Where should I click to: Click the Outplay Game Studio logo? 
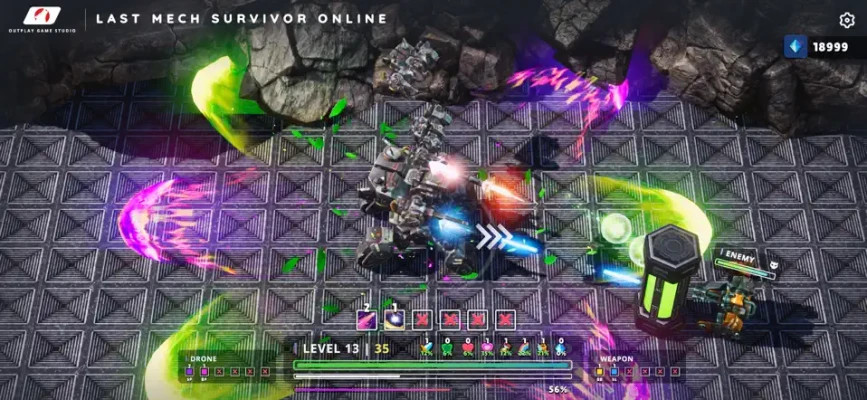[x=42, y=19]
